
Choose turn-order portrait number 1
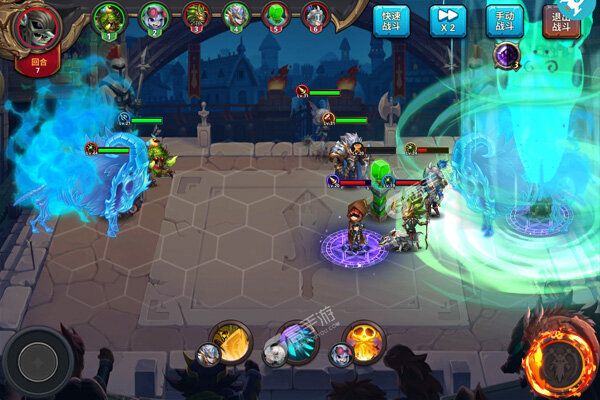[109, 17]
